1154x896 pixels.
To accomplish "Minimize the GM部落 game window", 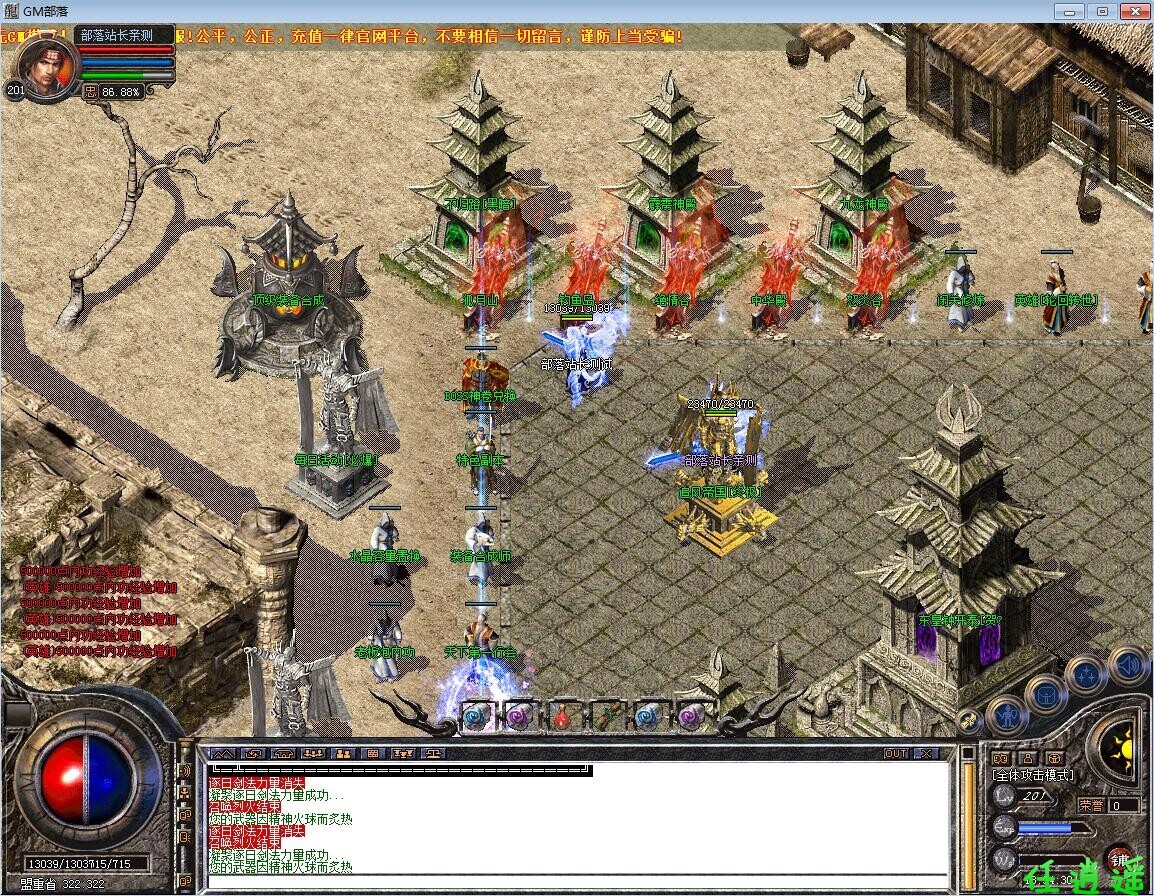I will [1072, 11].
